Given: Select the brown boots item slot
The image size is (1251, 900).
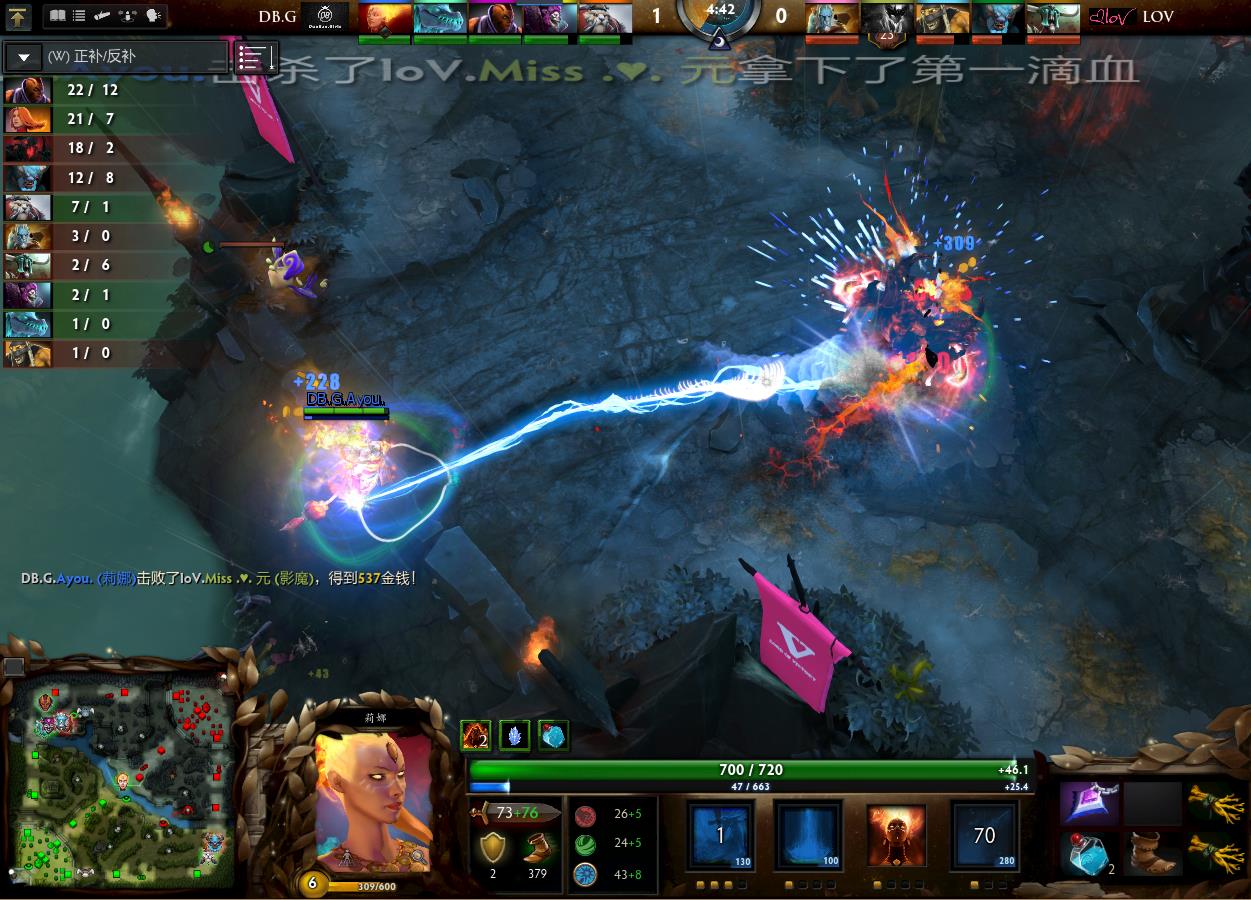Looking at the screenshot, I should tap(1152, 855).
